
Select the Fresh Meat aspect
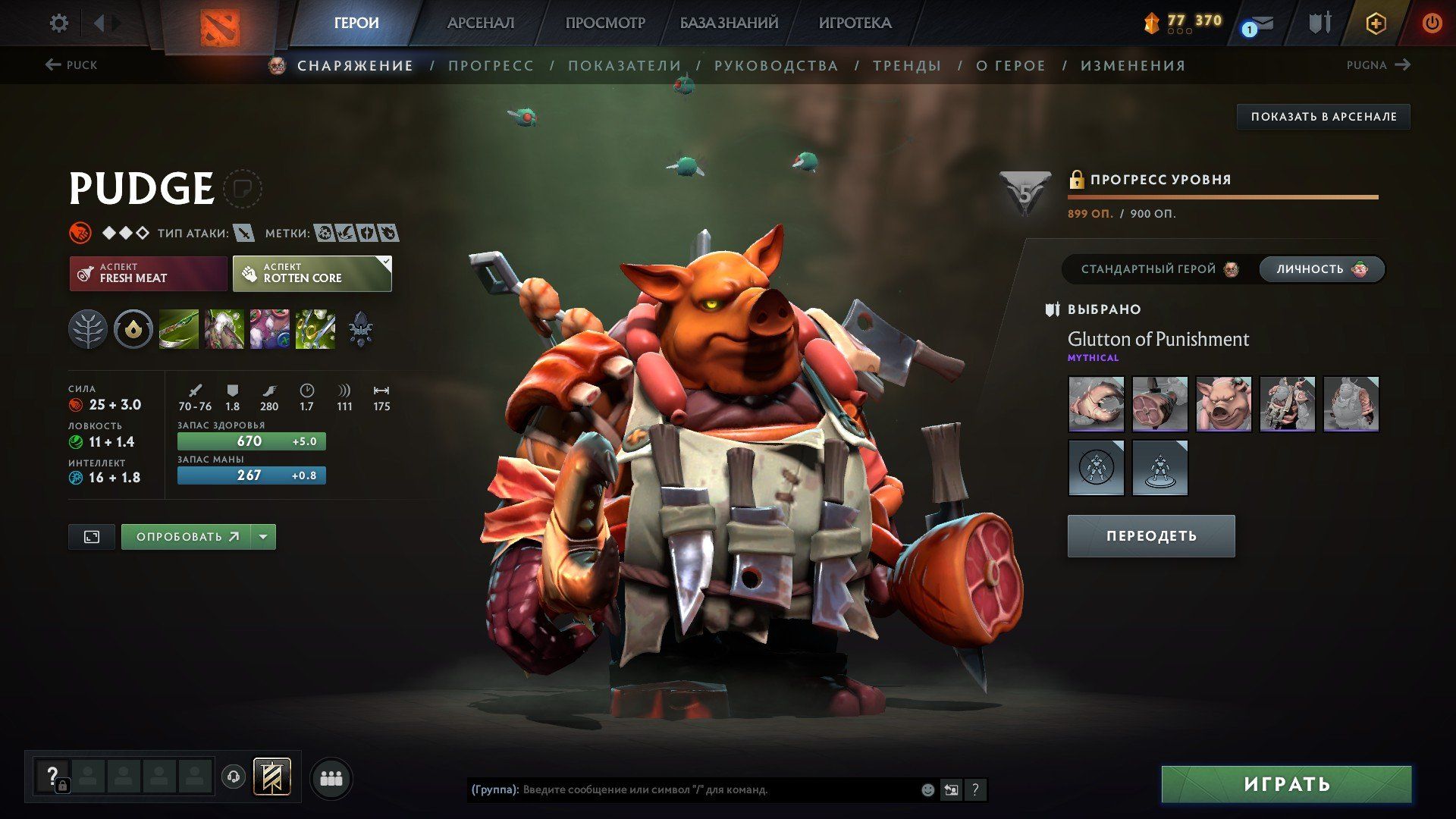click(x=149, y=273)
